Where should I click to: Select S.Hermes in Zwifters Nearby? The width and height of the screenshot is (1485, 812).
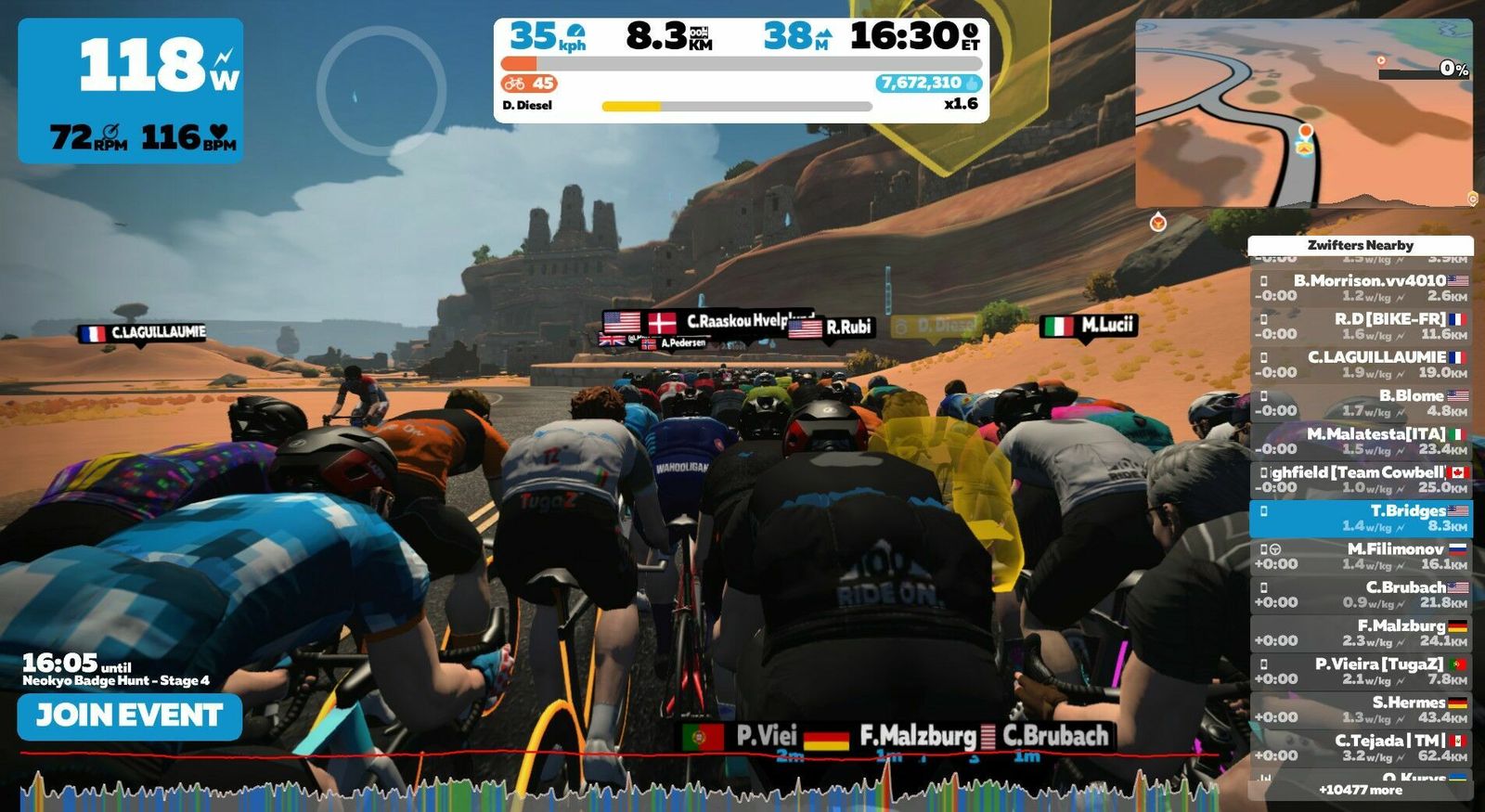(x=1361, y=709)
